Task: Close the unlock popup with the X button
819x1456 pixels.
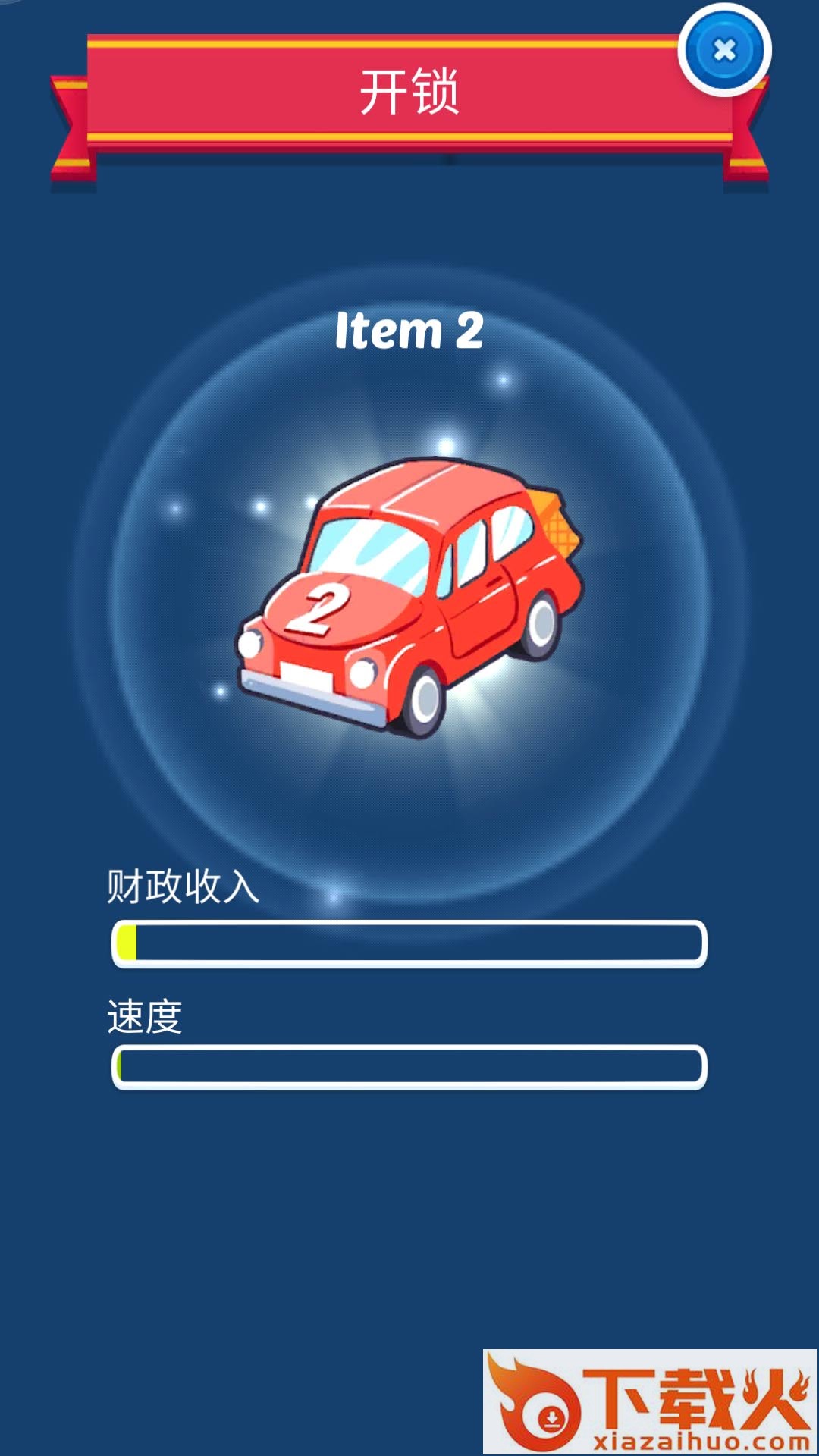Action: 724,51
